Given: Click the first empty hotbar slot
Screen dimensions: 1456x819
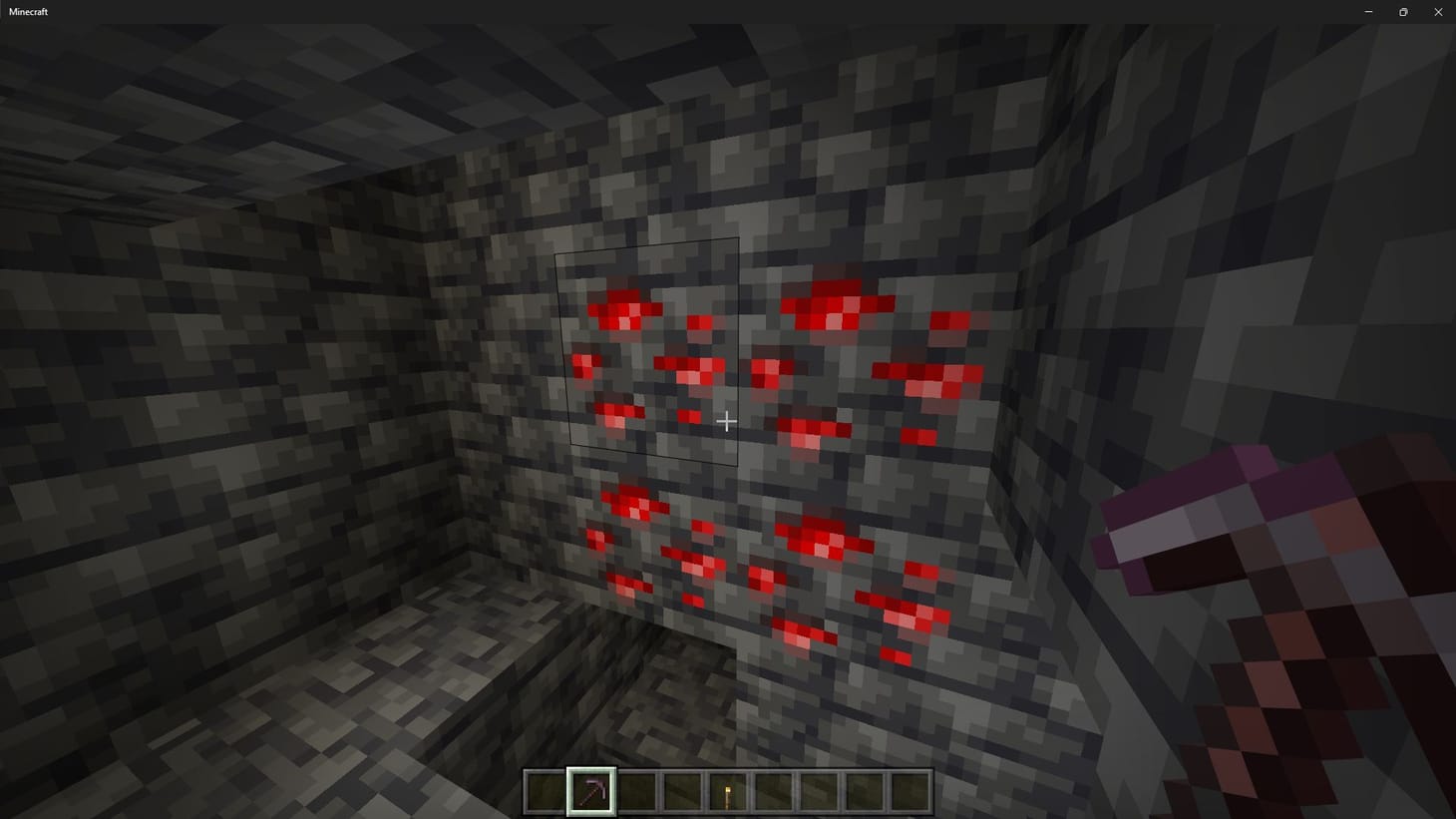Looking at the screenshot, I should [547, 791].
